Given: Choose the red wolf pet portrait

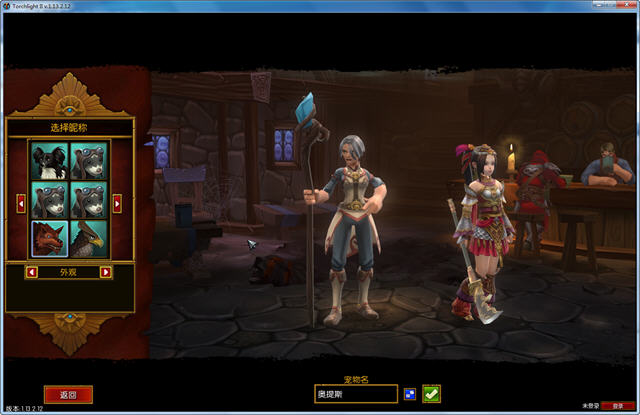Looking at the screenshot, I should click(50, 239).
